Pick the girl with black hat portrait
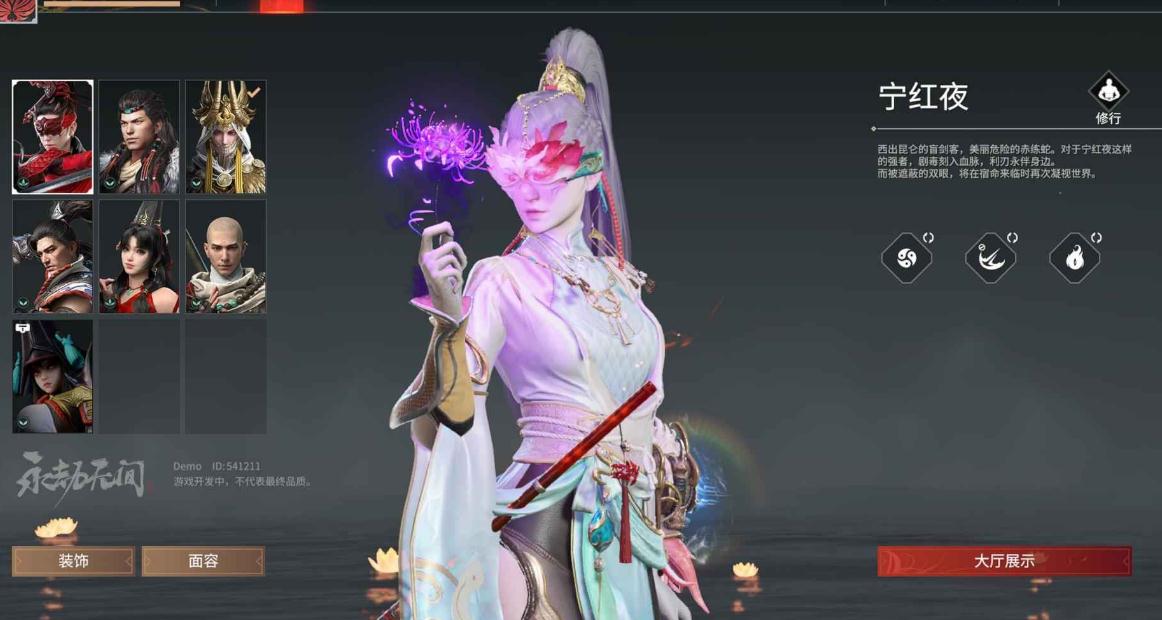 coord(53,376)
